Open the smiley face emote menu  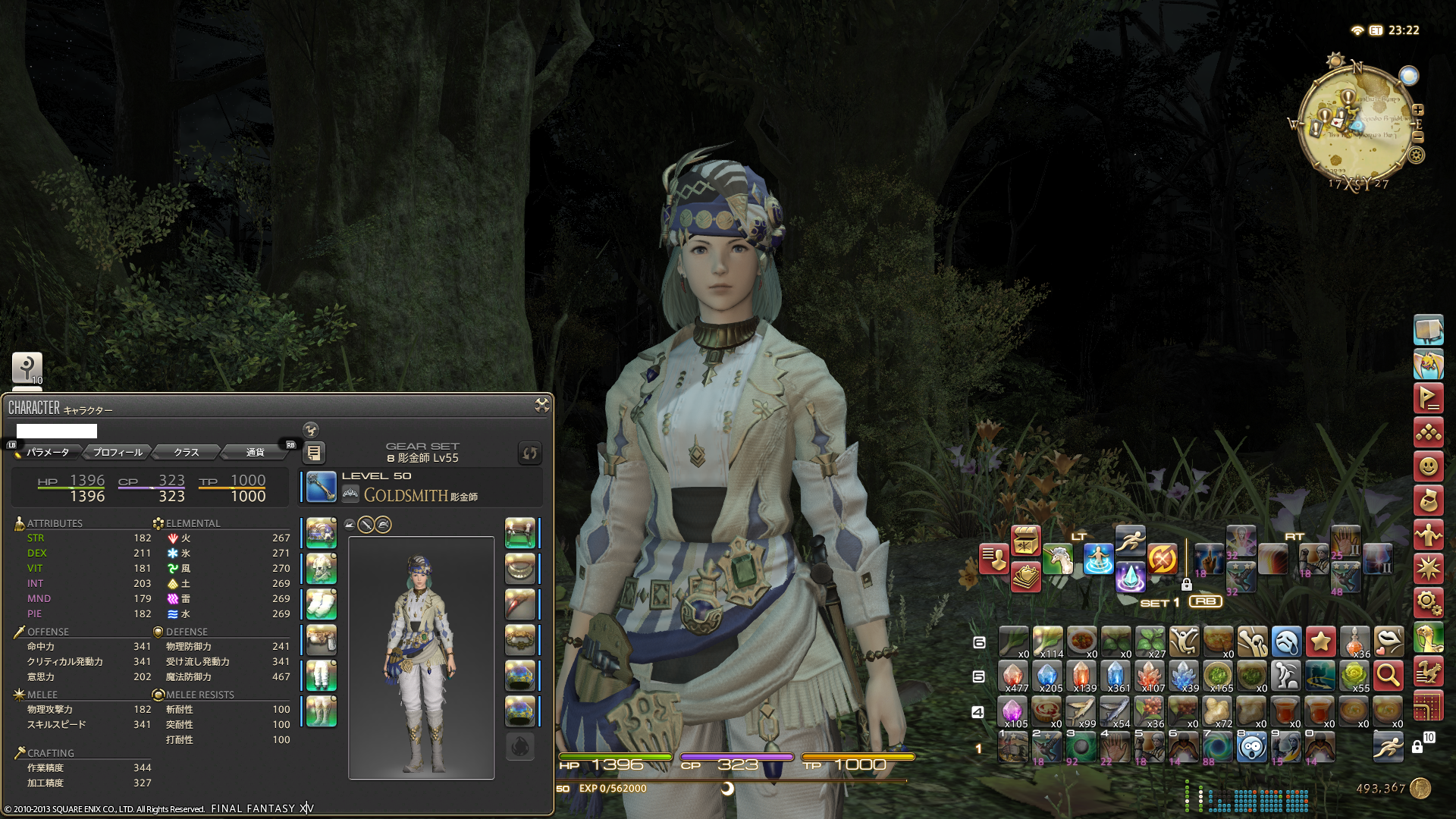1428,466
